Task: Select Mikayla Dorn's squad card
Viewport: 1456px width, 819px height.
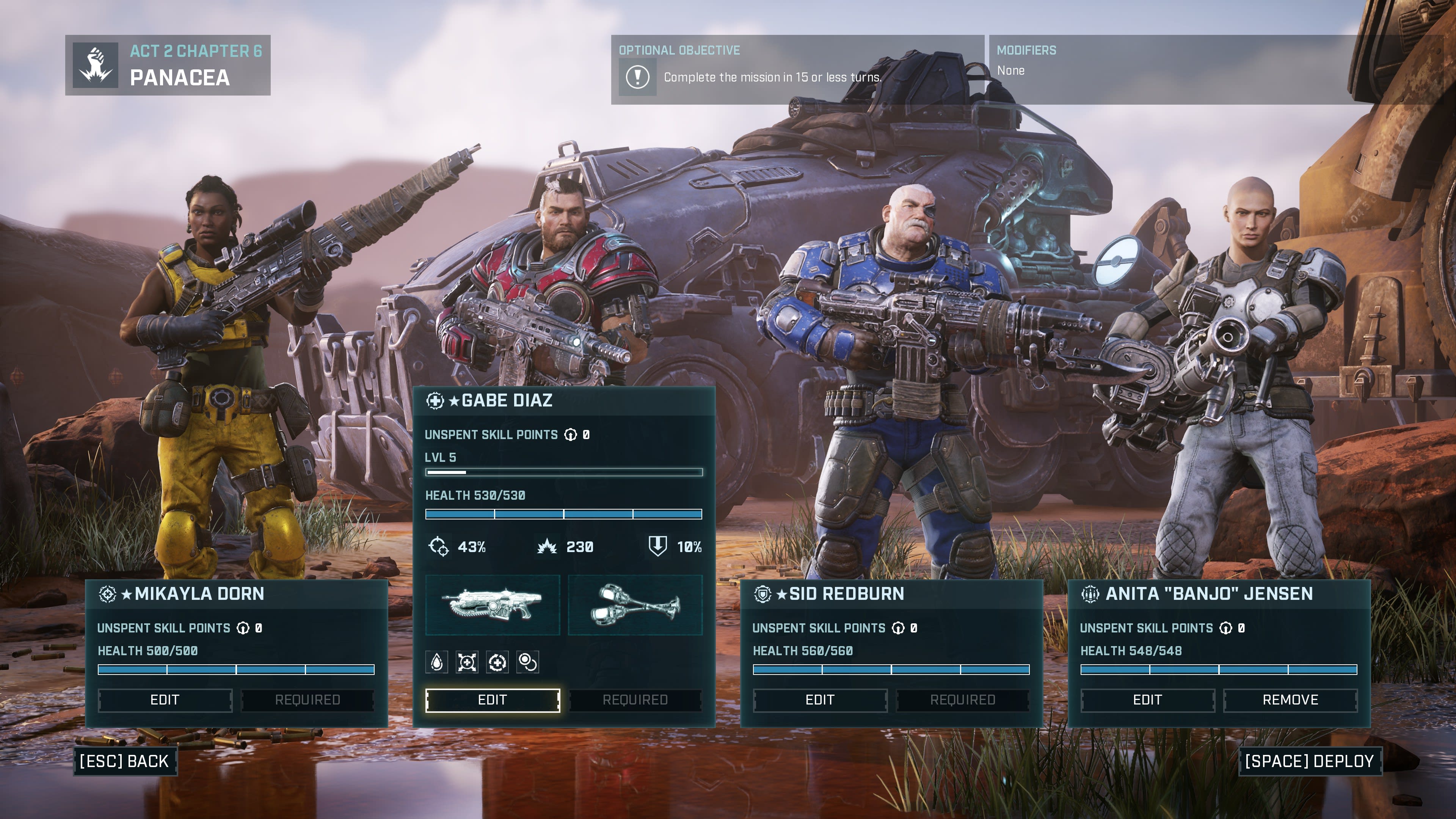Action: click(236, 593)
